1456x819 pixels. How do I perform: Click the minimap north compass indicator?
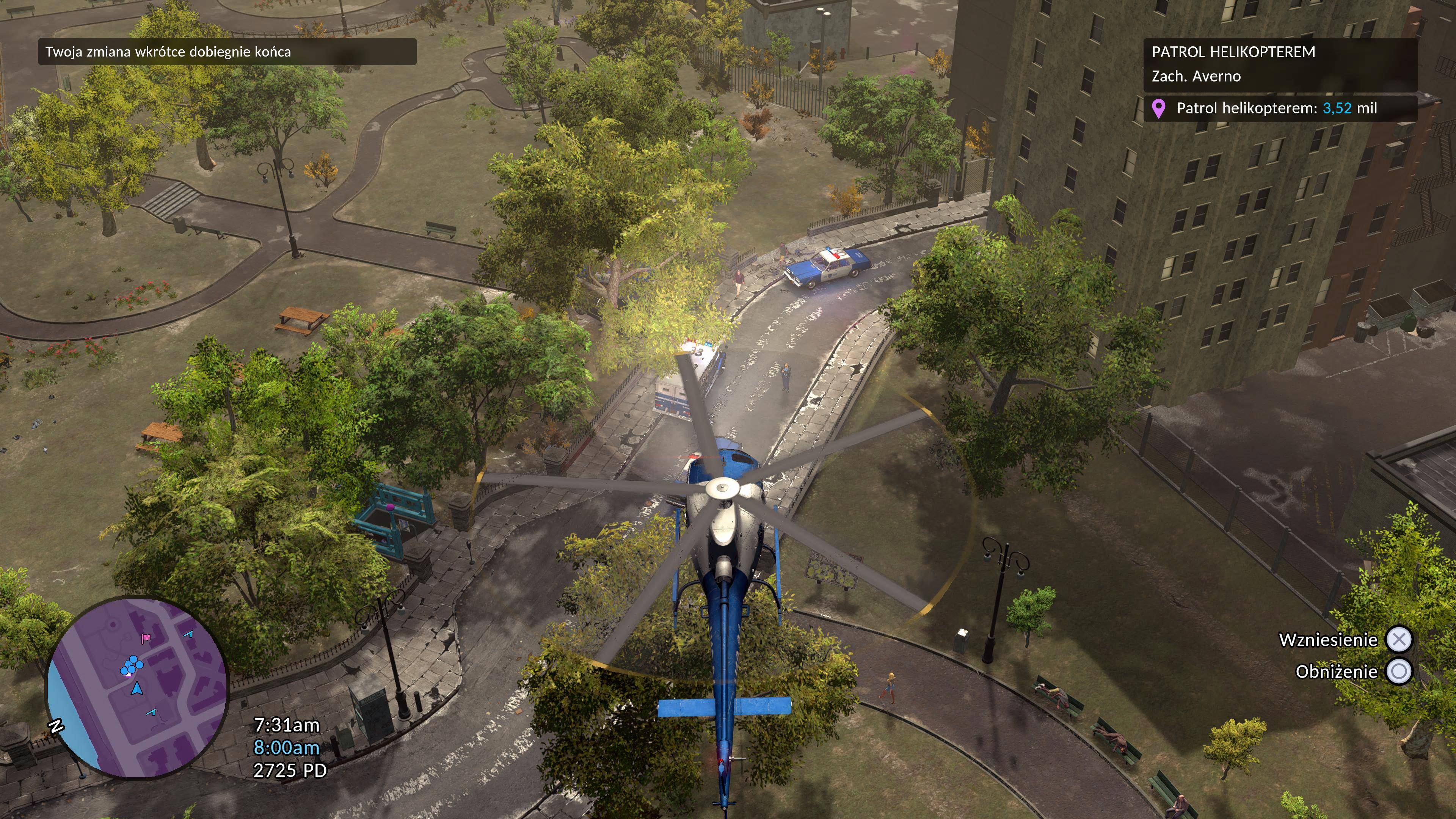[x=55, y=726]
